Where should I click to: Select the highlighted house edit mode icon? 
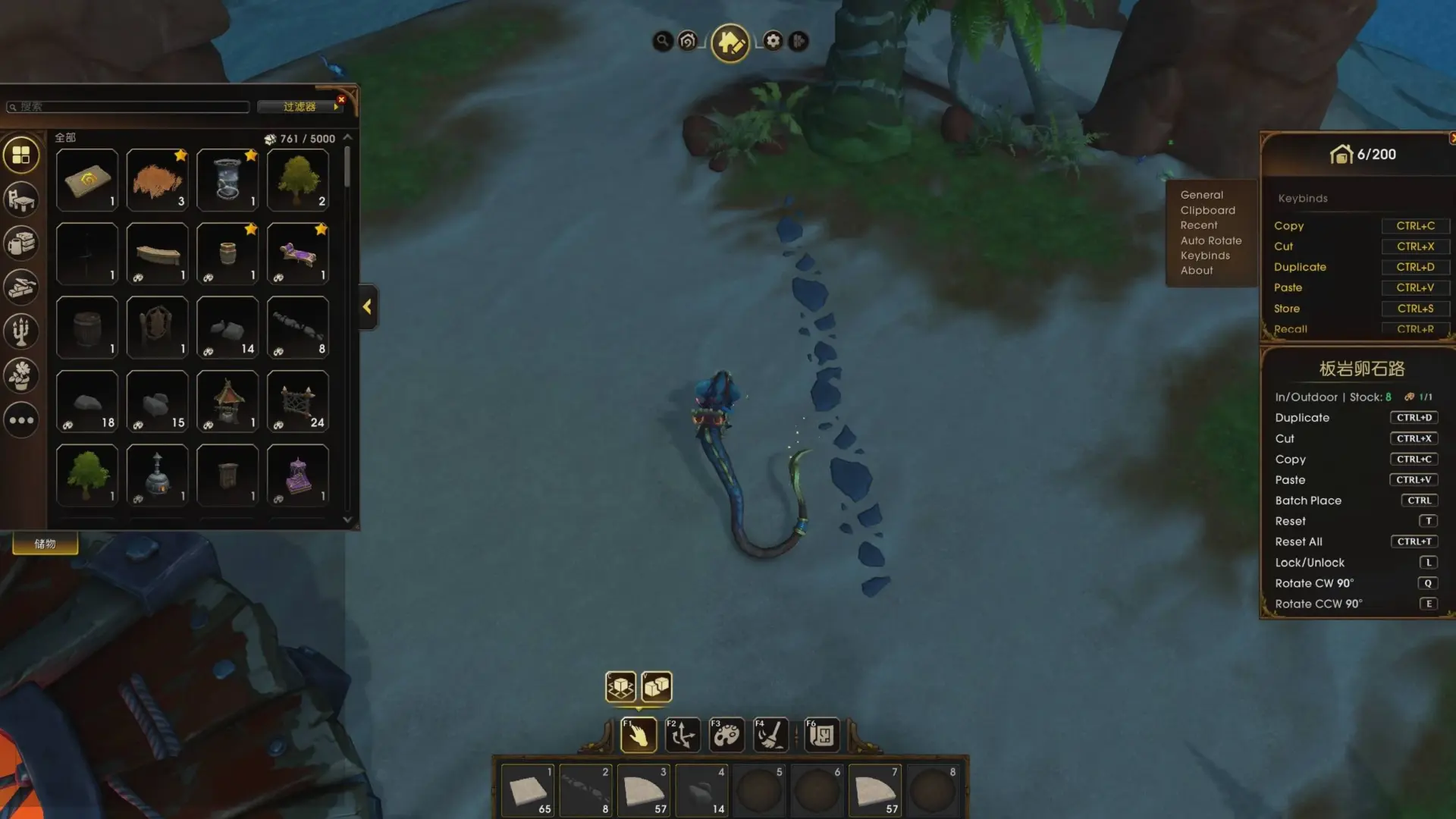tap(730, 42)
